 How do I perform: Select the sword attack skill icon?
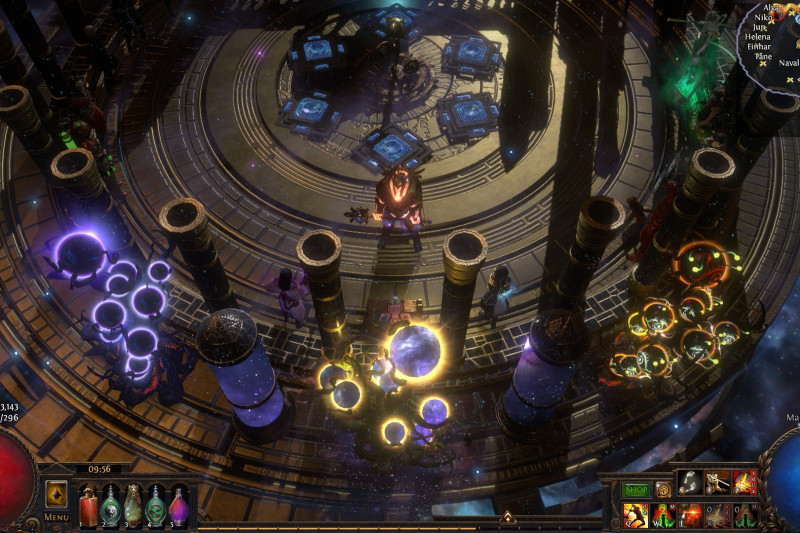(717, 483)
